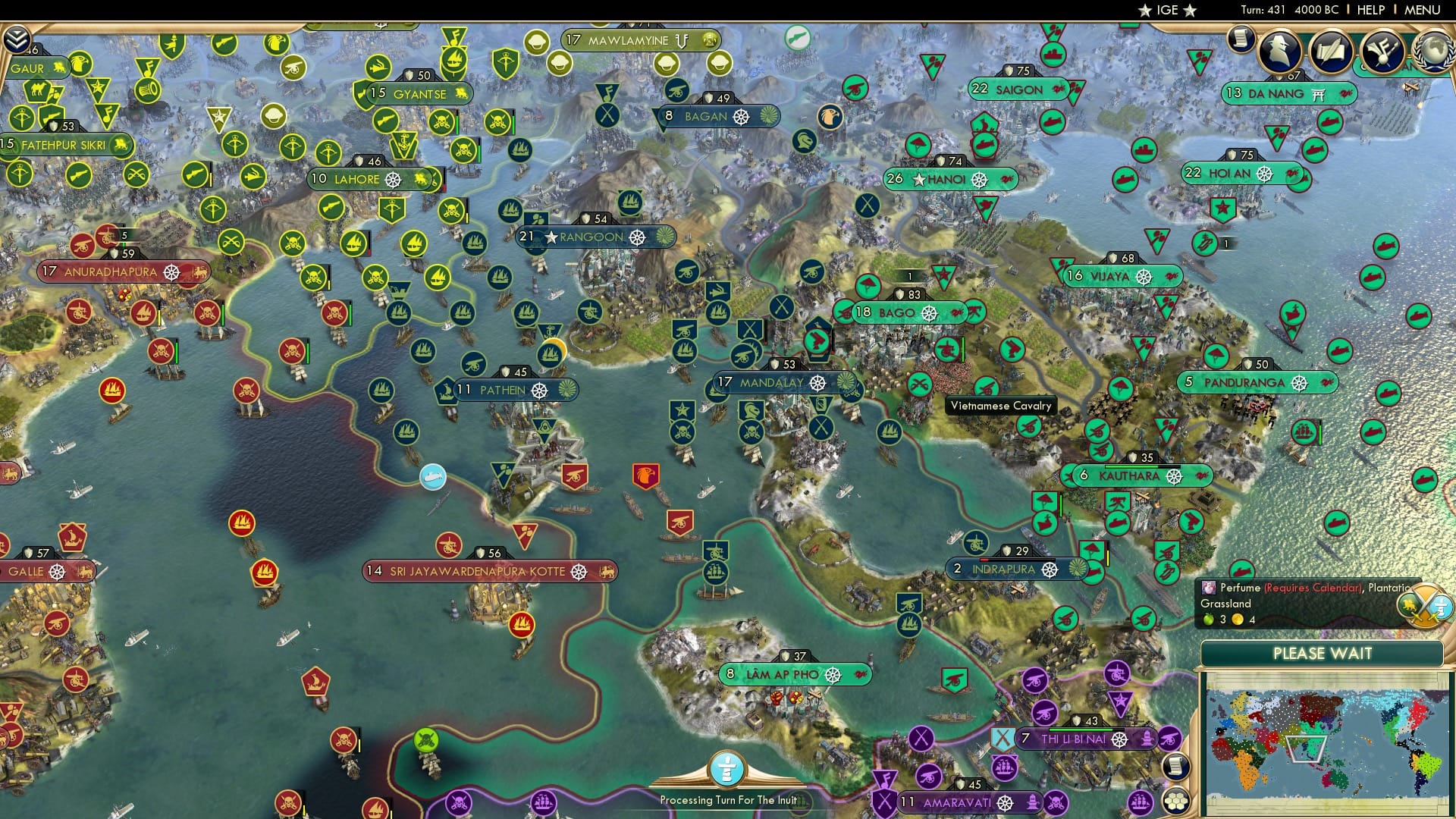
Task: Click the green apple food counter in the Perfume tooltip
Action: pos(1208,620)
